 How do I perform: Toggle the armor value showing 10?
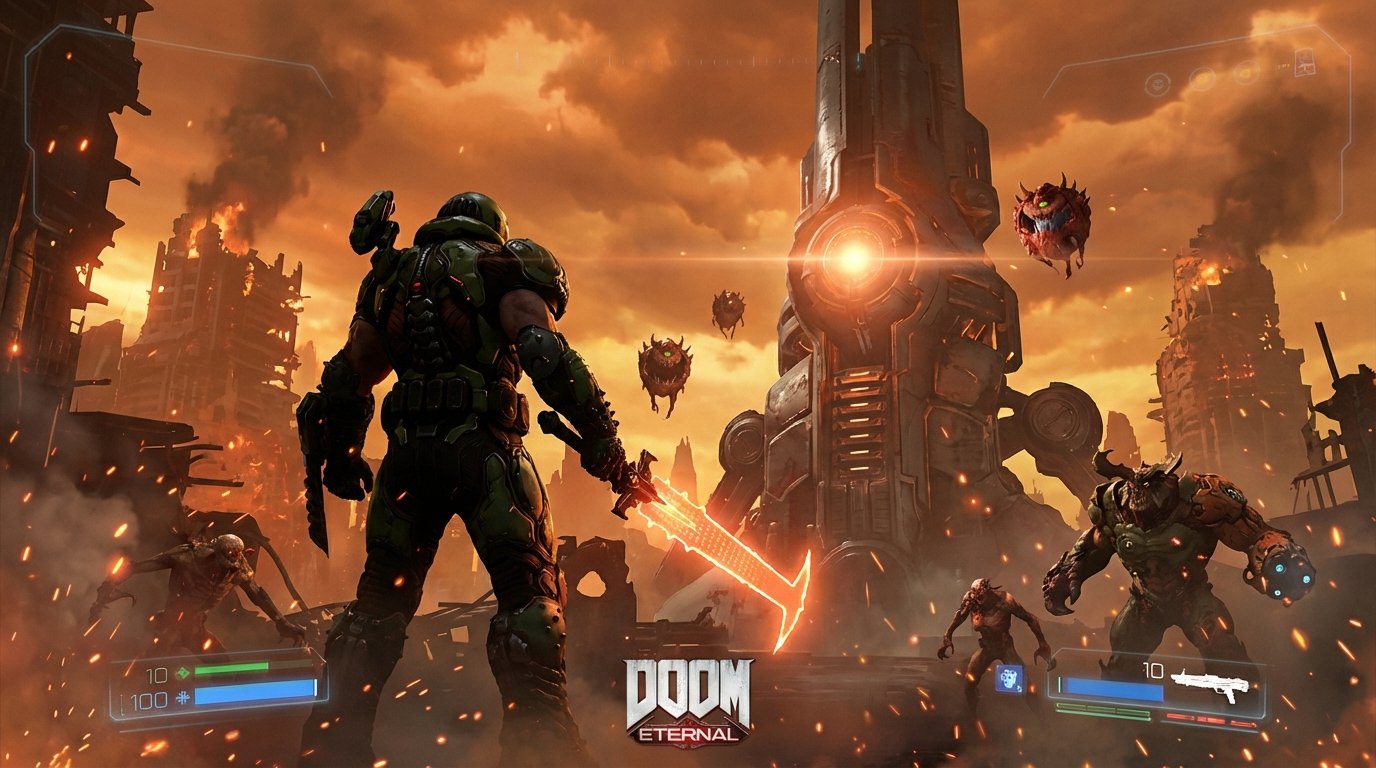pyautogui.click(x=157, y=673)
